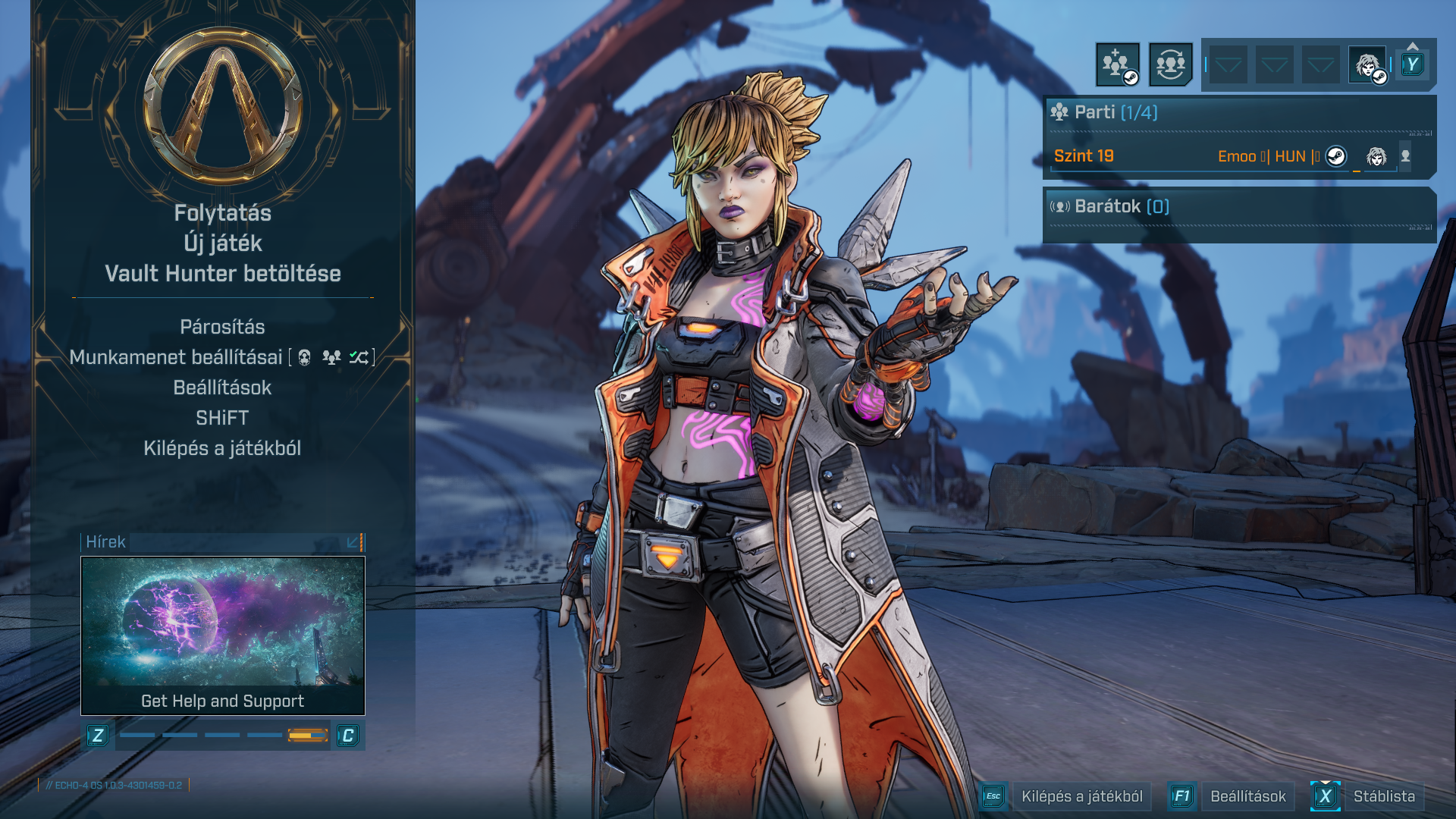Open the Get Help and Support news
This screenshot has height=819, width=1456.
222,635
